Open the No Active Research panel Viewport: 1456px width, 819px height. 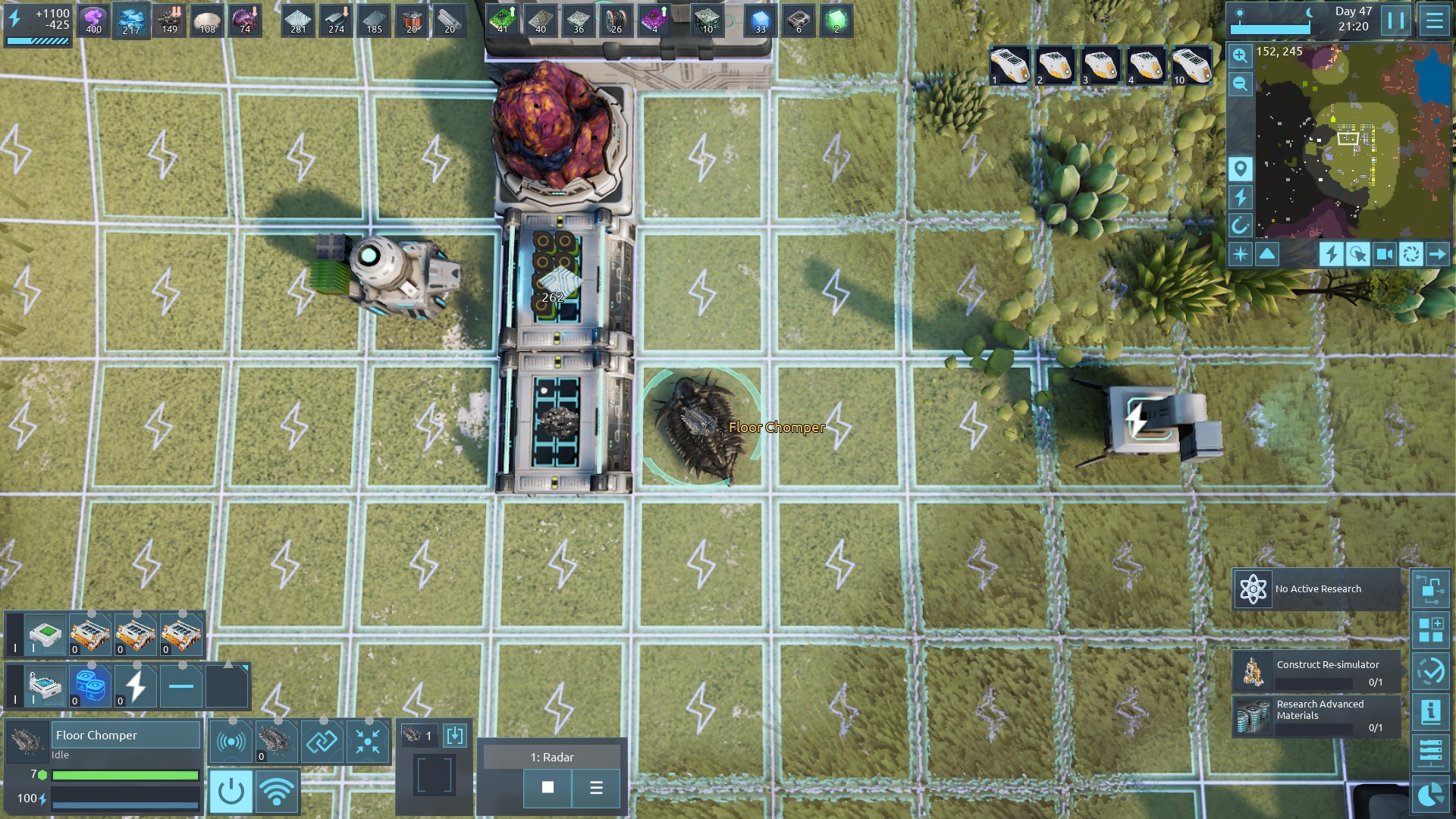1316,589
